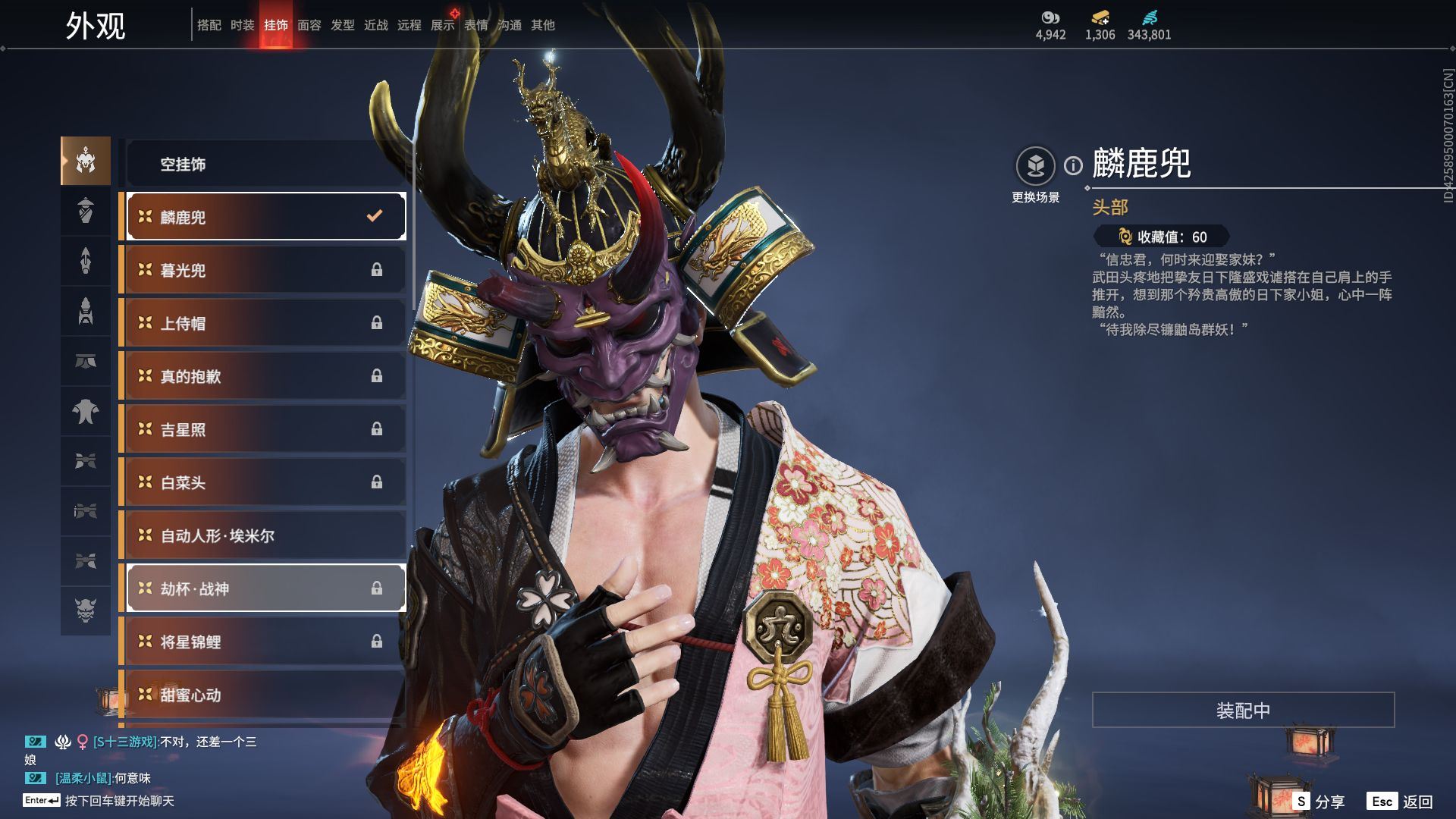
Task: Open the 表情 tab
Action: pyautogui.click(x=475, y=25)
